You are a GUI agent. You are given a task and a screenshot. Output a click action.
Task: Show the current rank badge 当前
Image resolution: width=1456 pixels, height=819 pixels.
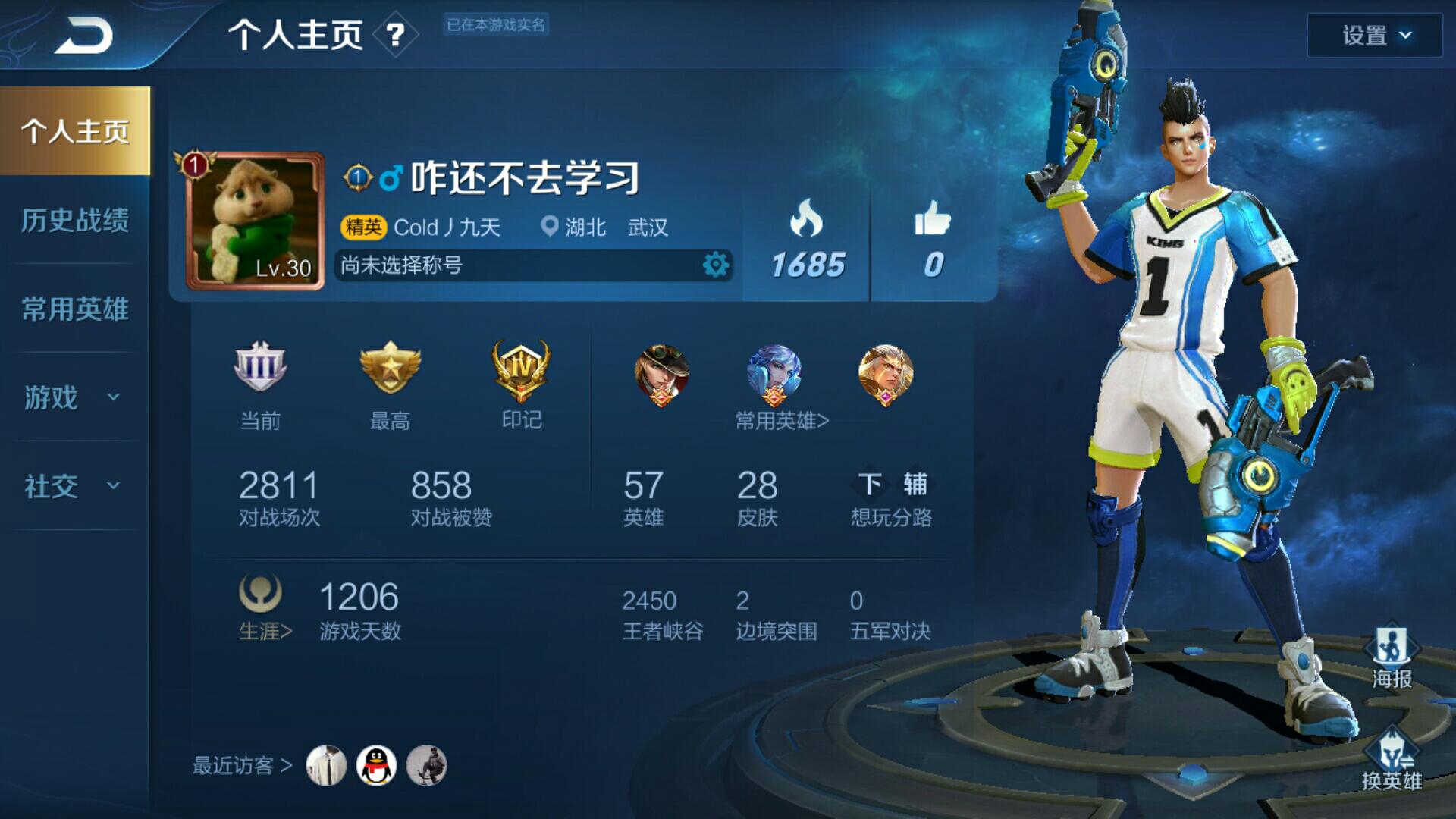pyautogui.click(x=260, y=369)
